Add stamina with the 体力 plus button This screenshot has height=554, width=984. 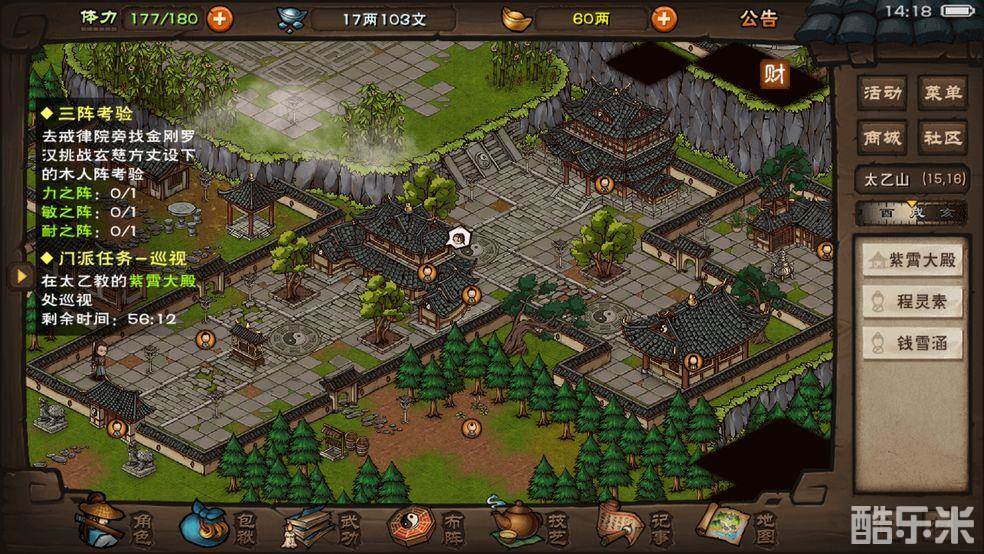[219, 18]
